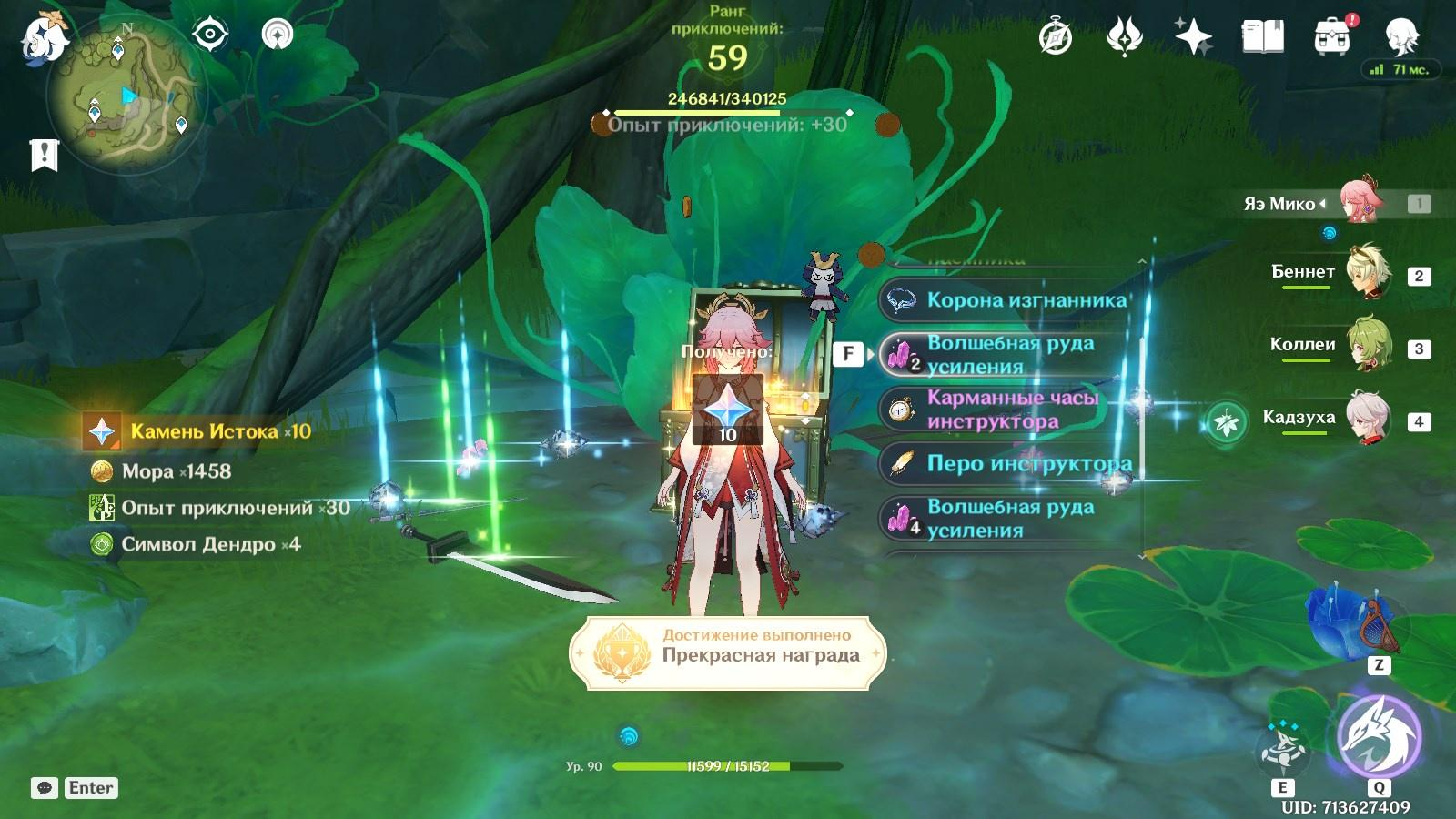The width and height of the screenshot is (1456, 819).
Task: Open the Adventurer Handbook book icon
Action: (1262, 37)
